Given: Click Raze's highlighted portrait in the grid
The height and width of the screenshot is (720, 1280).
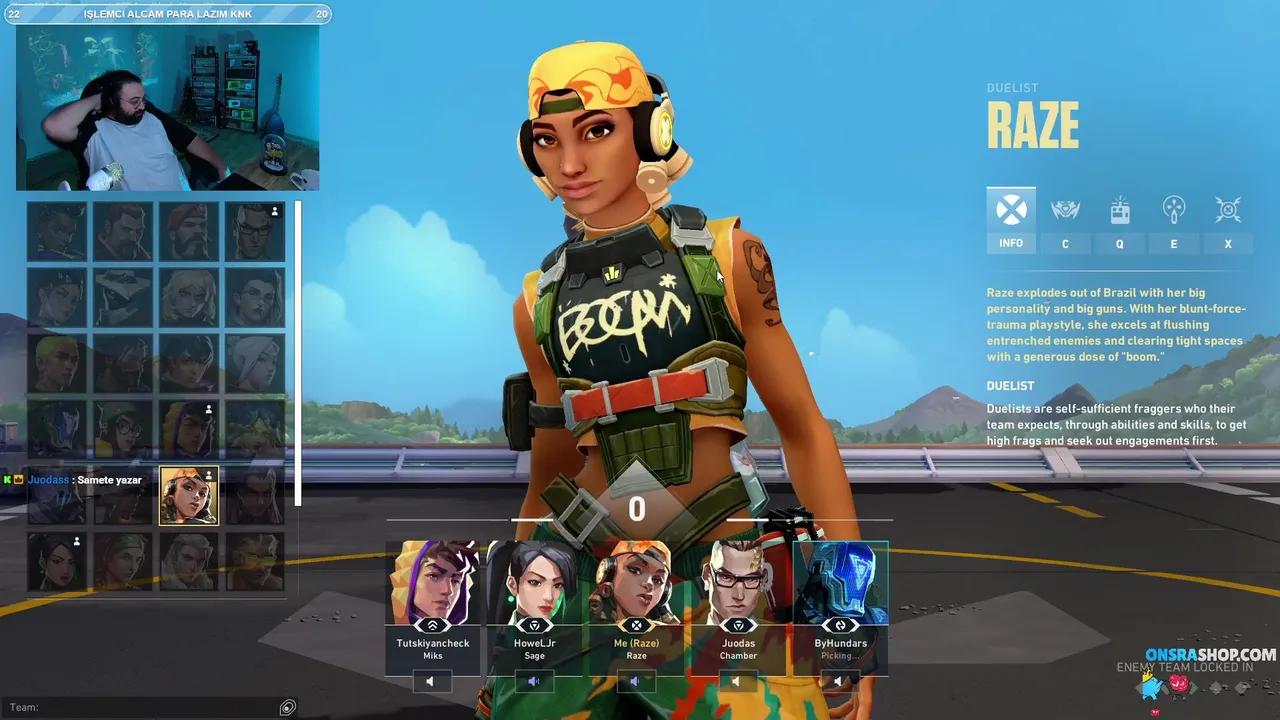Looking at the screenshot, I should click(x=188, y=495).
